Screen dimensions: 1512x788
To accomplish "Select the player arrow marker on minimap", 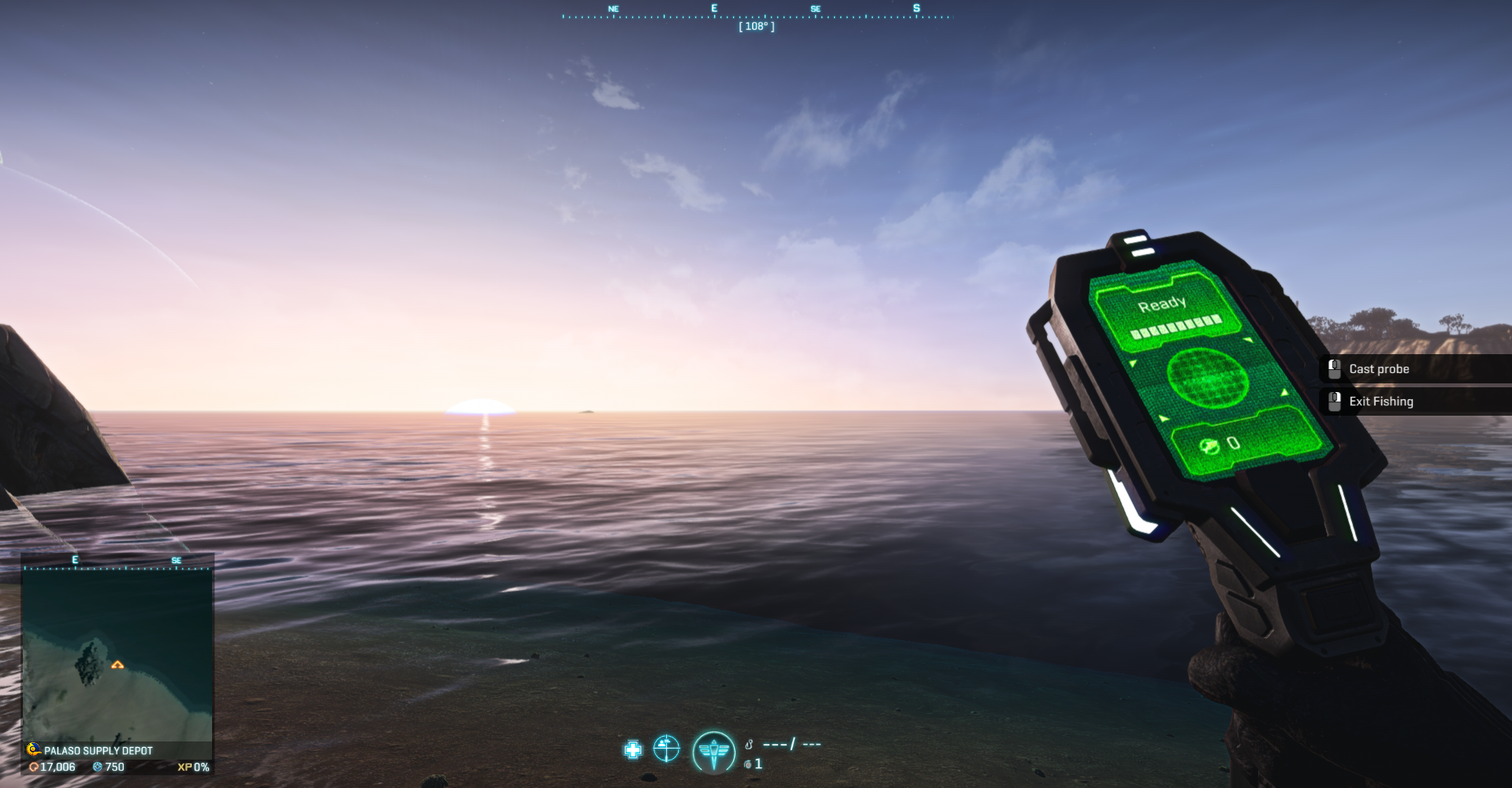I will point(117,665).
